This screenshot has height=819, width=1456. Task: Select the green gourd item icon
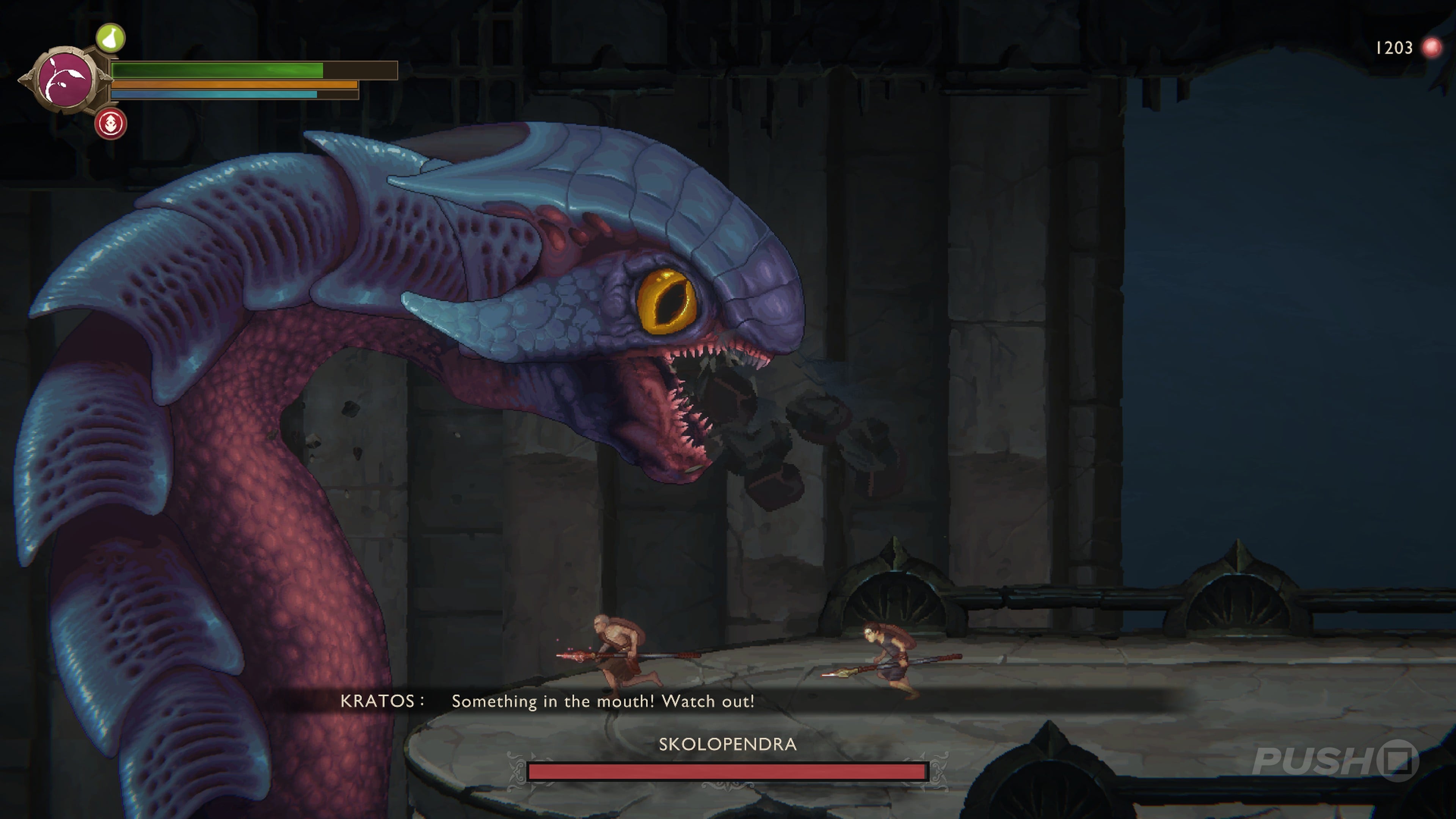[110, 38]
